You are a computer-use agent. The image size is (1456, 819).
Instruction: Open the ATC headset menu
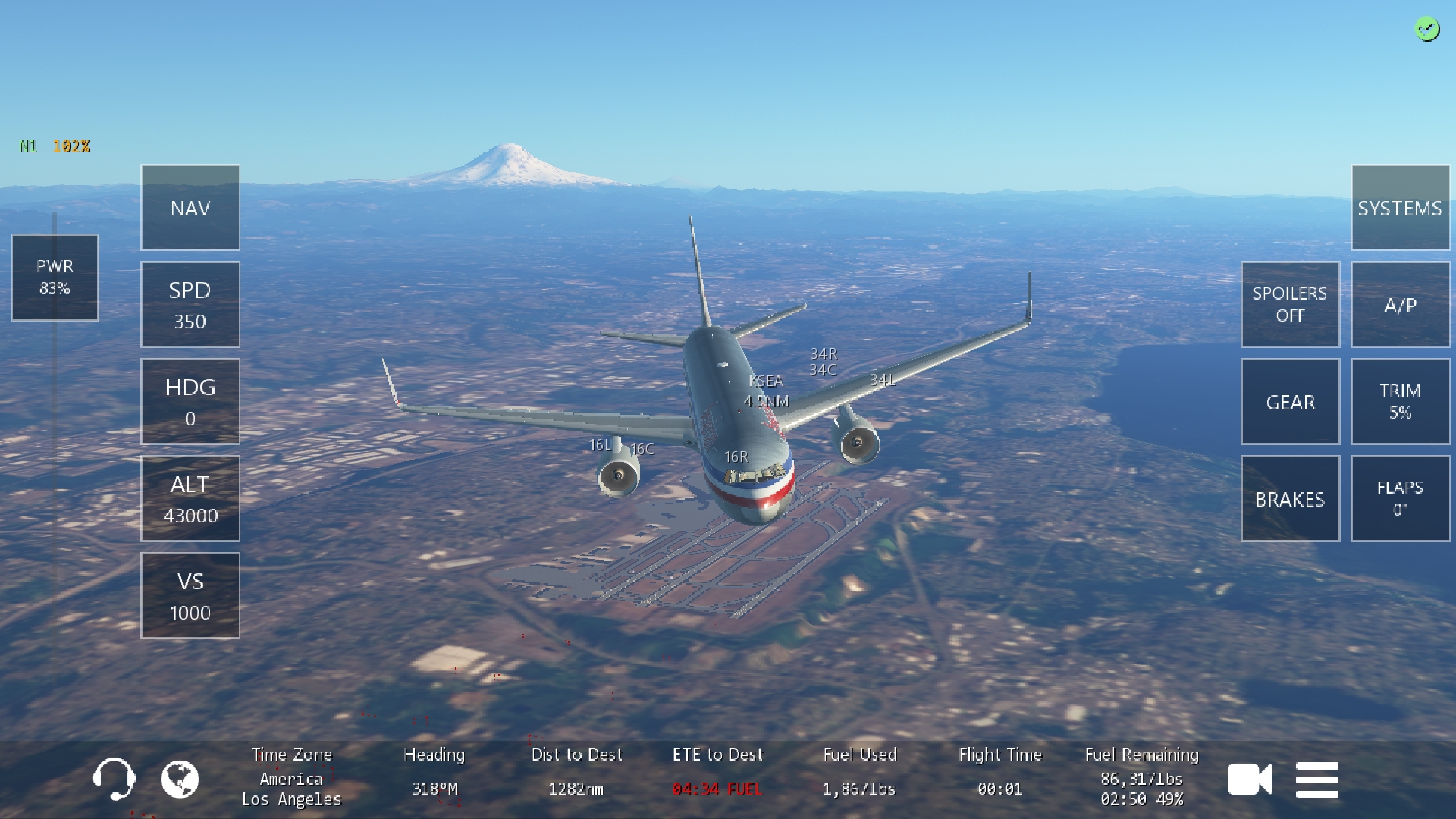coord(114,780)
